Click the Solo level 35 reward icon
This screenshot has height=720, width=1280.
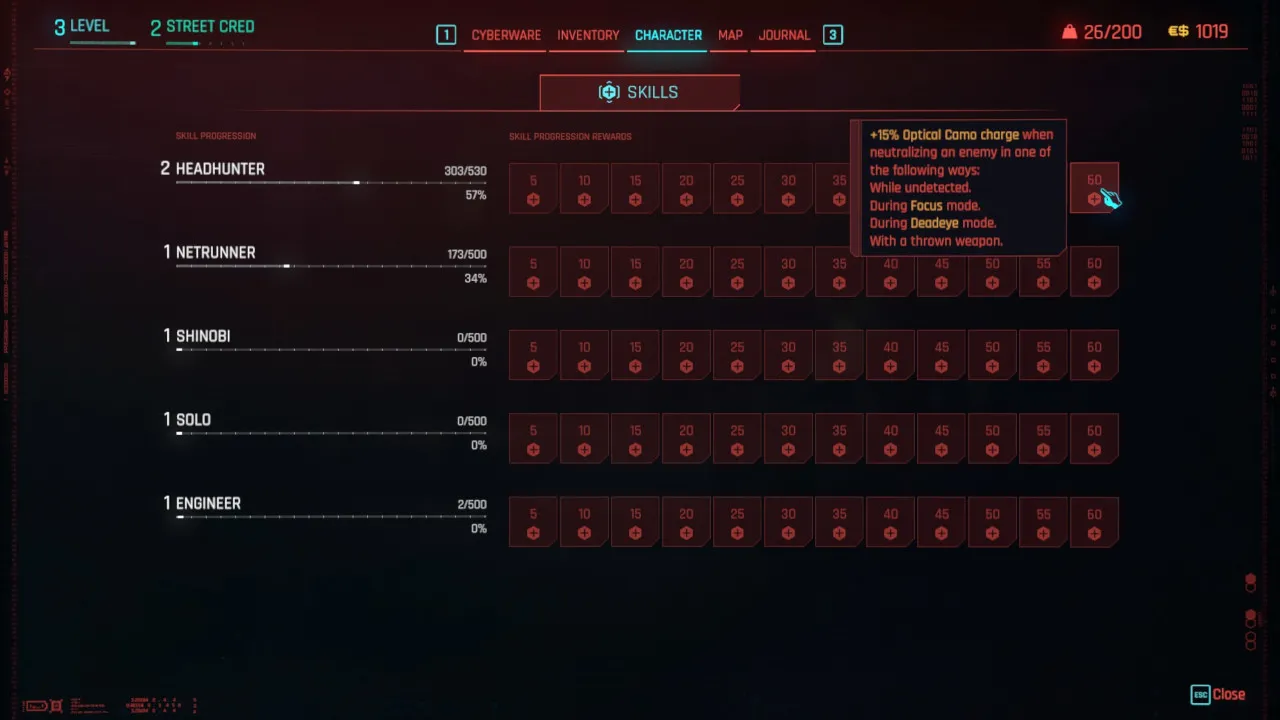click(839, 438)
